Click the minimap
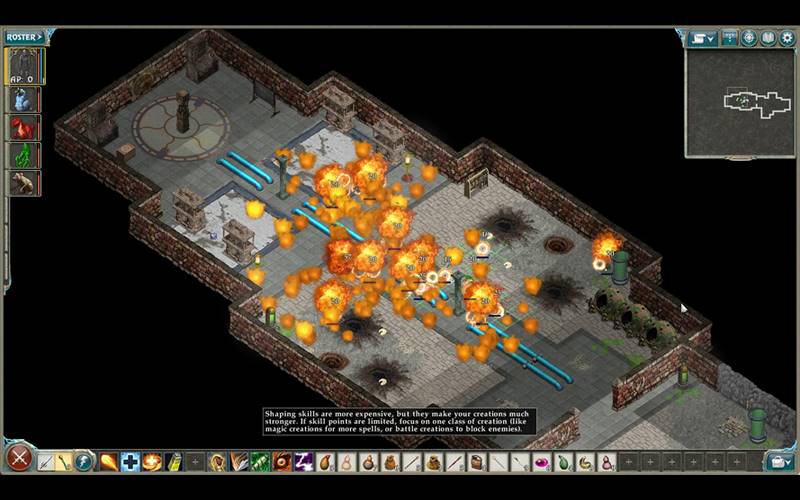This screenshot has width=800, height=500. click(x=739, y=103)
